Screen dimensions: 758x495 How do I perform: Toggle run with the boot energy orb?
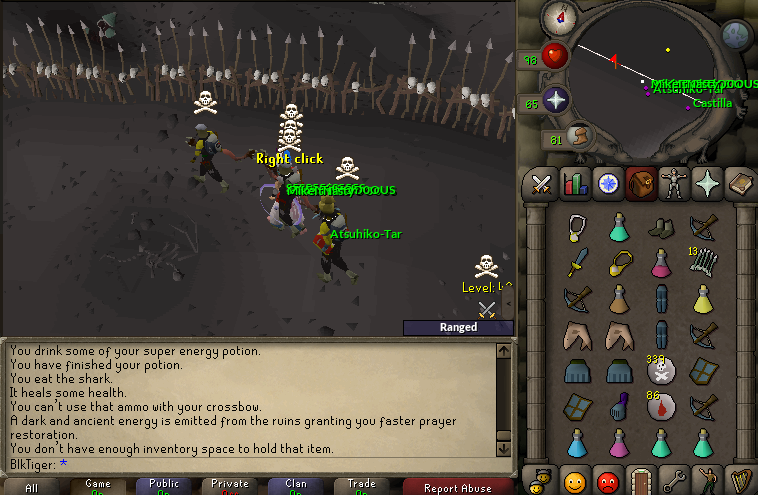pyautogui.click(x=577, y=135)
